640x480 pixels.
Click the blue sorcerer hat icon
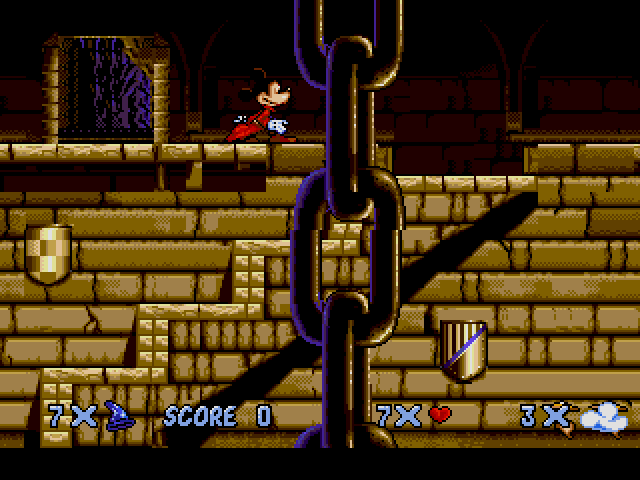click(x=120, y=415)
